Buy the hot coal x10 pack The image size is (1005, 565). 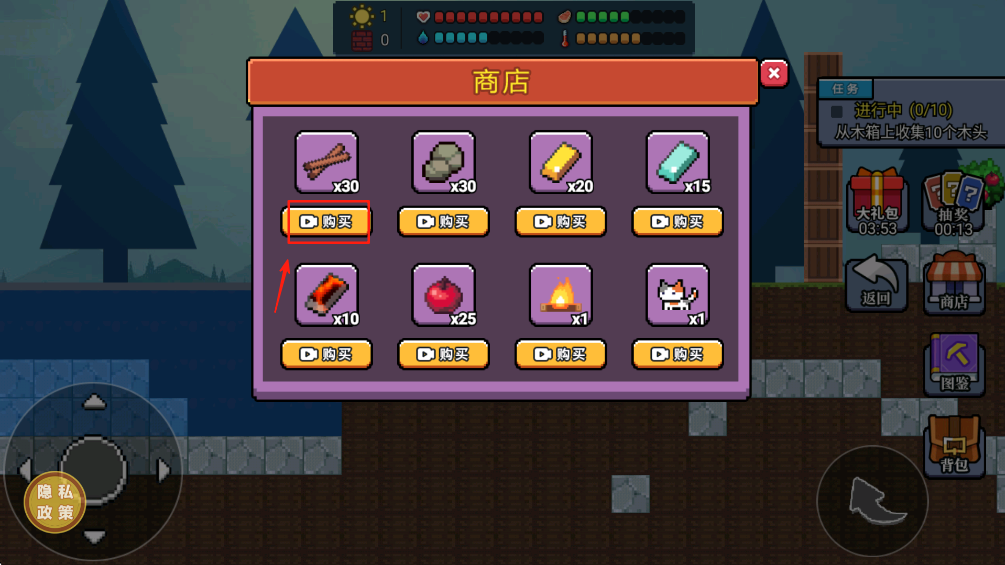[327, 354]
